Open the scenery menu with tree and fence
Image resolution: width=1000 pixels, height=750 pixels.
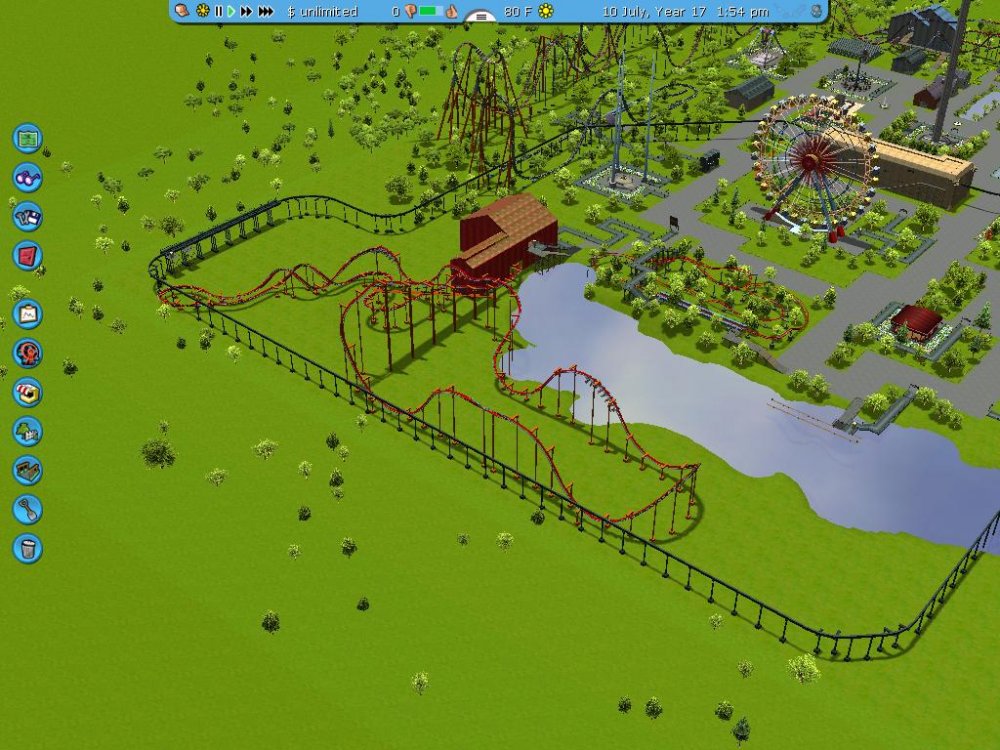pyautogui.click(x=27, y=431)
